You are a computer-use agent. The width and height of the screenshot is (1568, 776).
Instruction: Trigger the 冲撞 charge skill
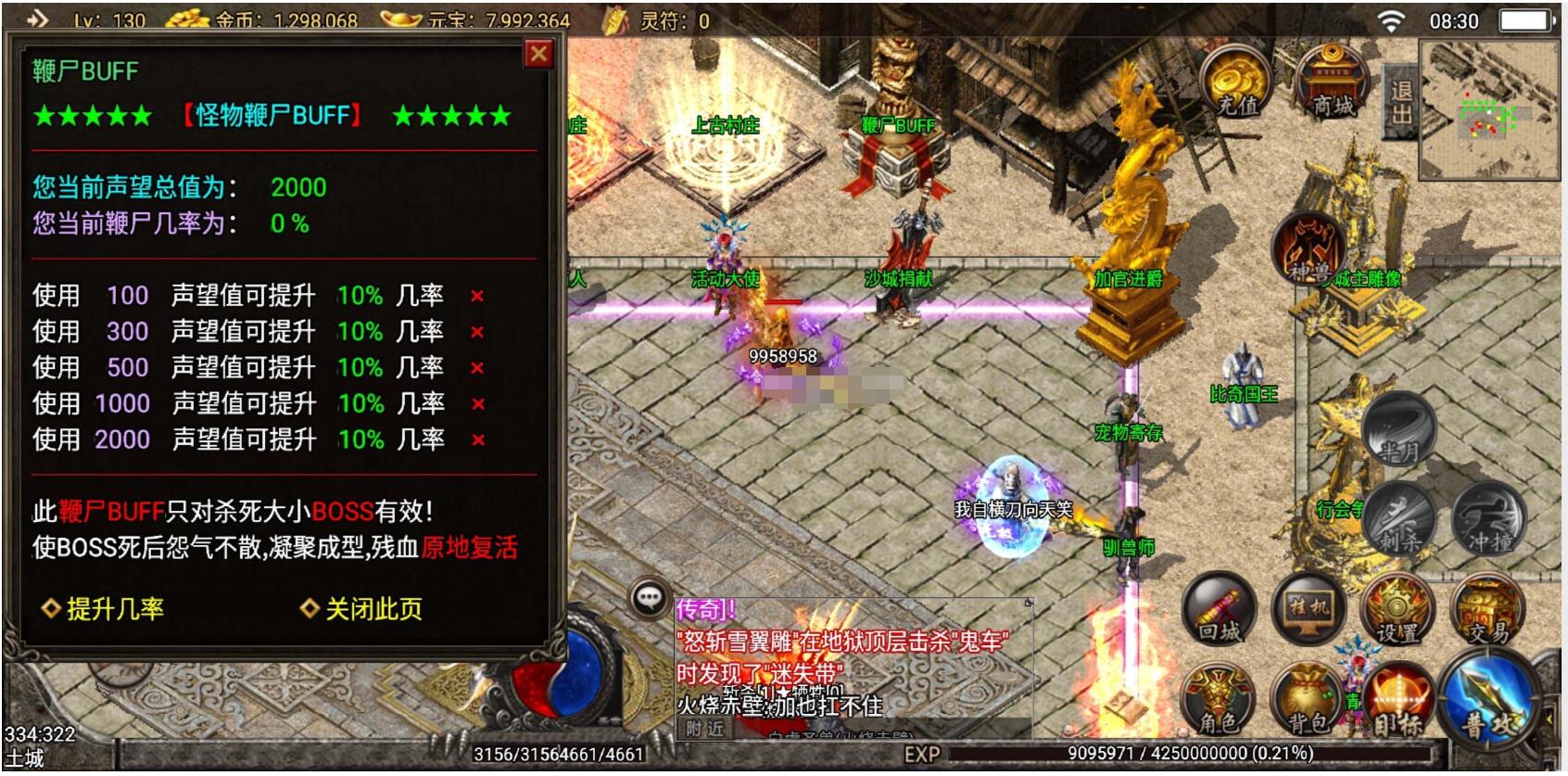pyautogui.click(x=1488, y=518)
